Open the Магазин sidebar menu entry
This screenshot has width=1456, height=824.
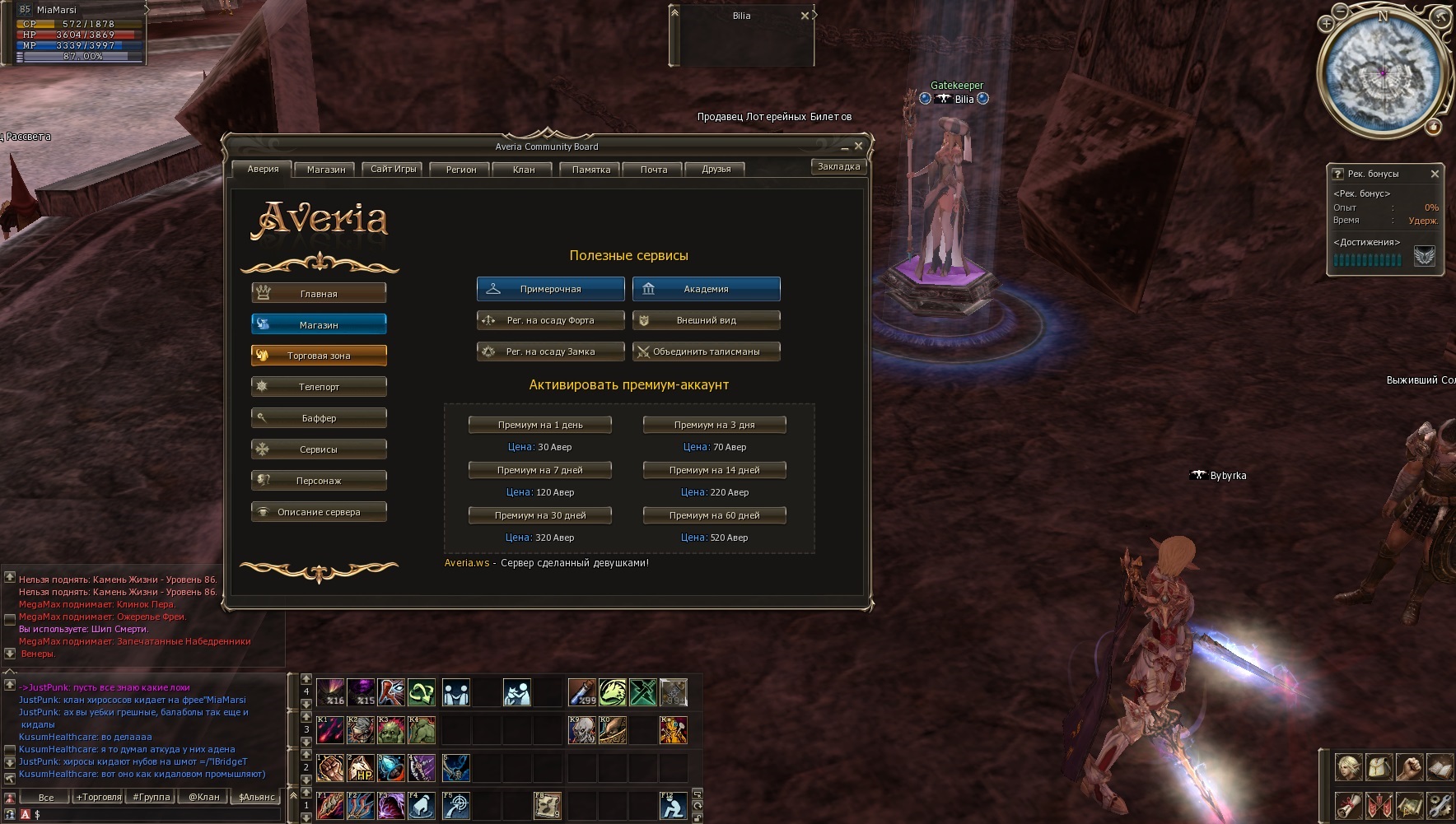[x=319, y=324]
